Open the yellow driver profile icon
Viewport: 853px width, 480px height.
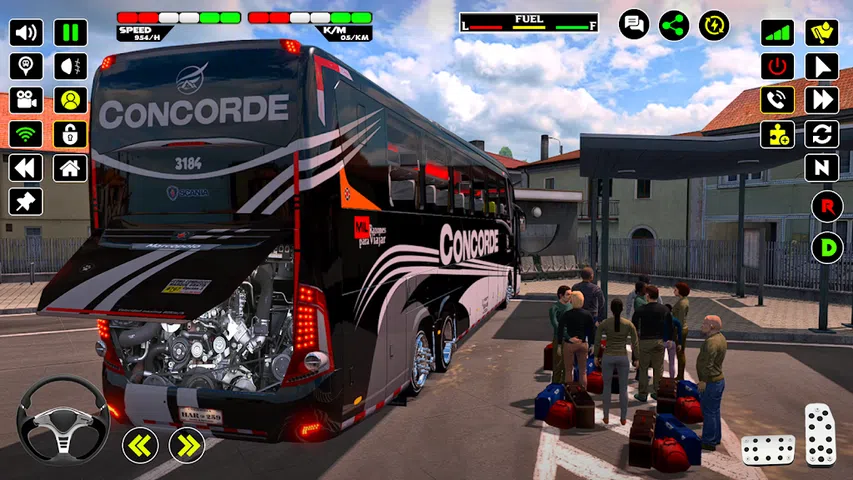(70, 100)
